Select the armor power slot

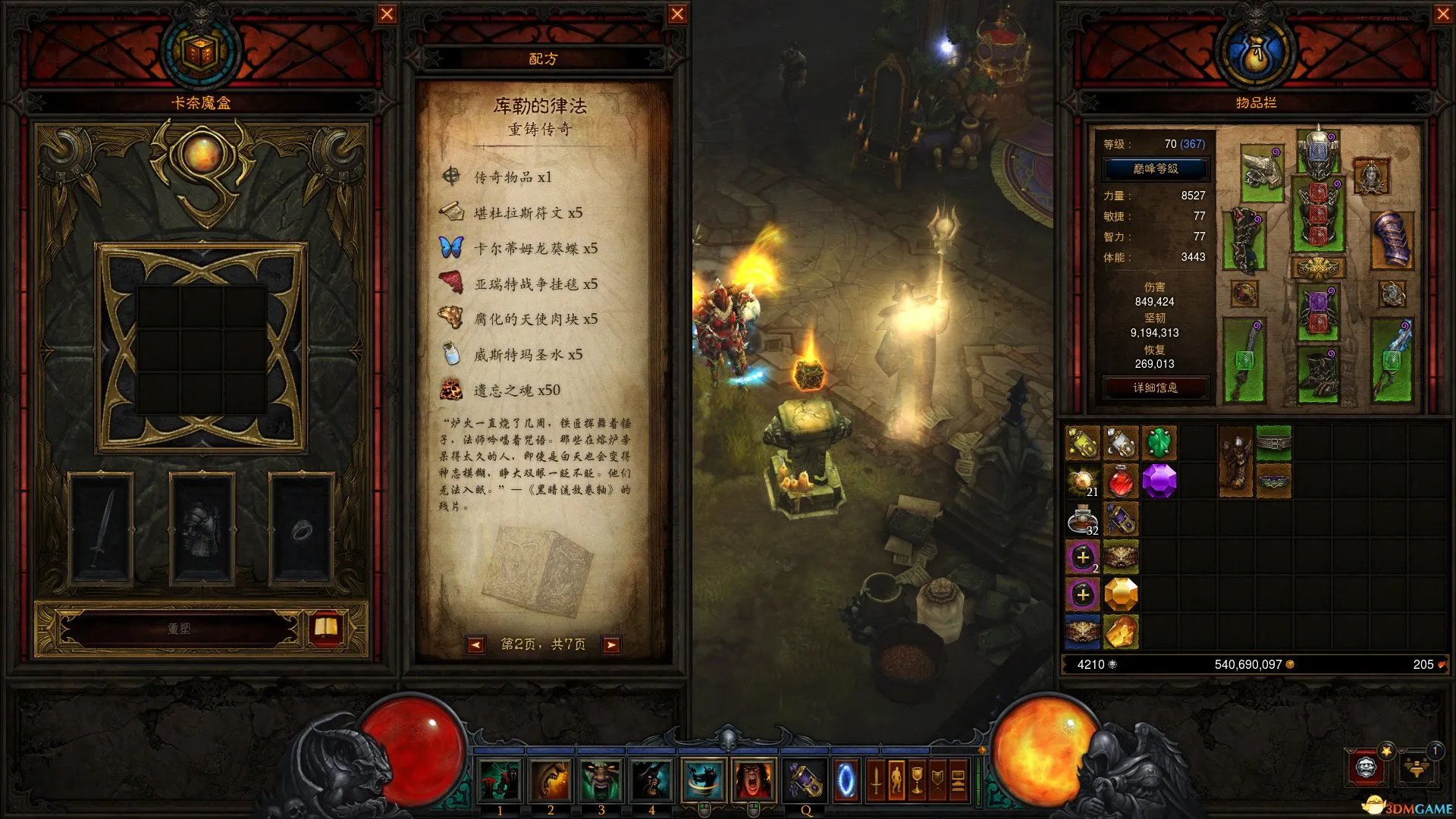pos(201,528)
